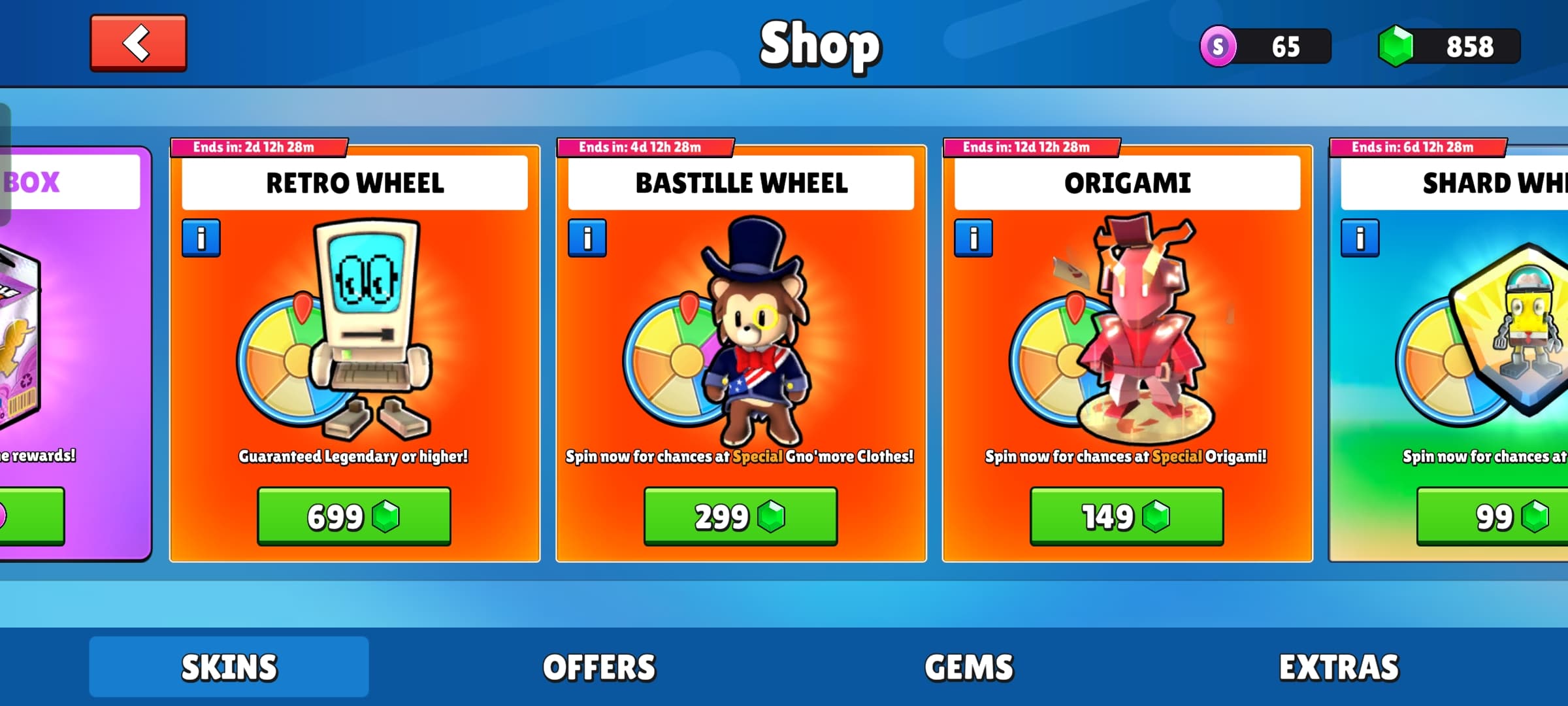Open the Origami info button
The height and width of the screenshot is (706, 1568).
point(973,238)
